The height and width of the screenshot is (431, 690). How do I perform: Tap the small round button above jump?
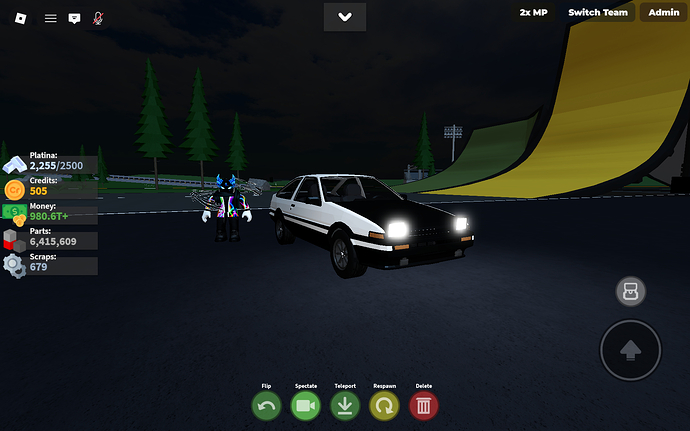pos(631,292)
